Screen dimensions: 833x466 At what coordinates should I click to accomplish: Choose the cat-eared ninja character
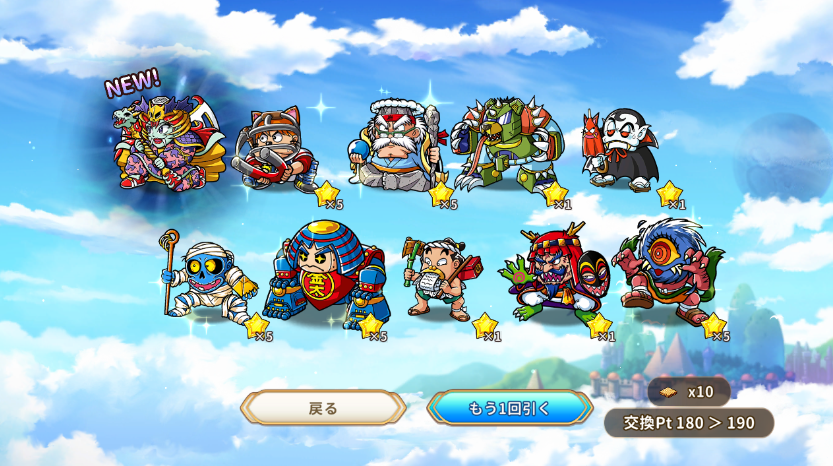click(276, 152)
